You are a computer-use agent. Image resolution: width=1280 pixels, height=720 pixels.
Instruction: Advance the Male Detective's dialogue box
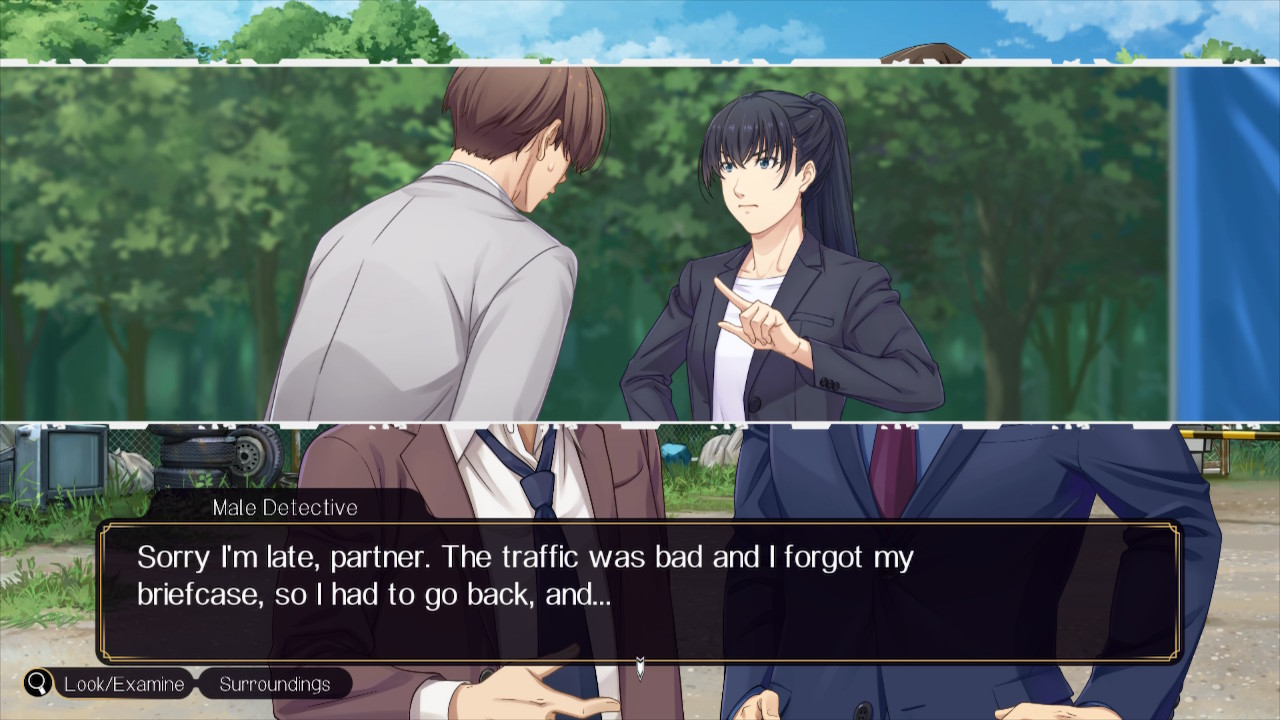point(640,590)
